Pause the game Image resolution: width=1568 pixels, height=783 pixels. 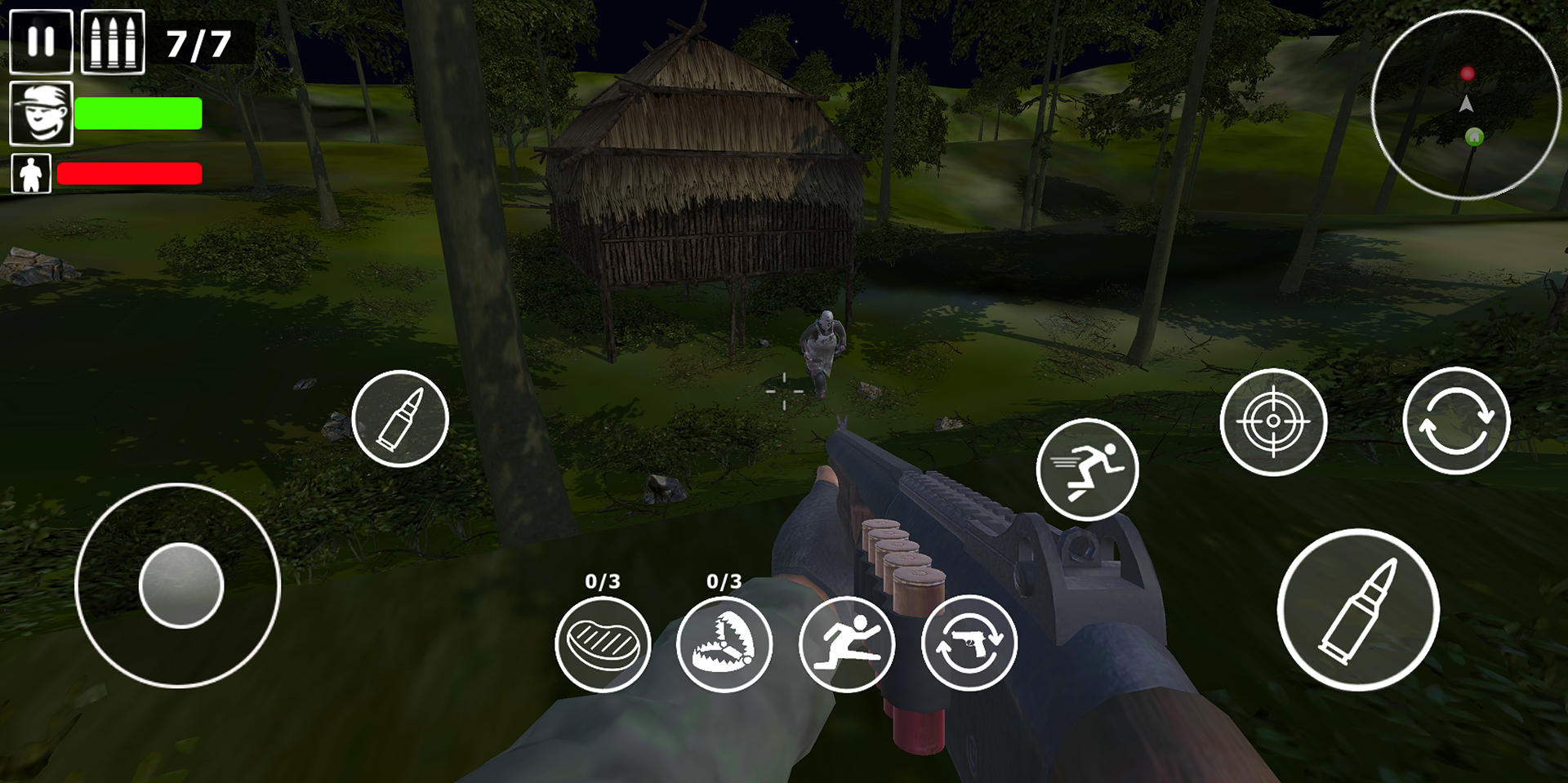[39, 39]
